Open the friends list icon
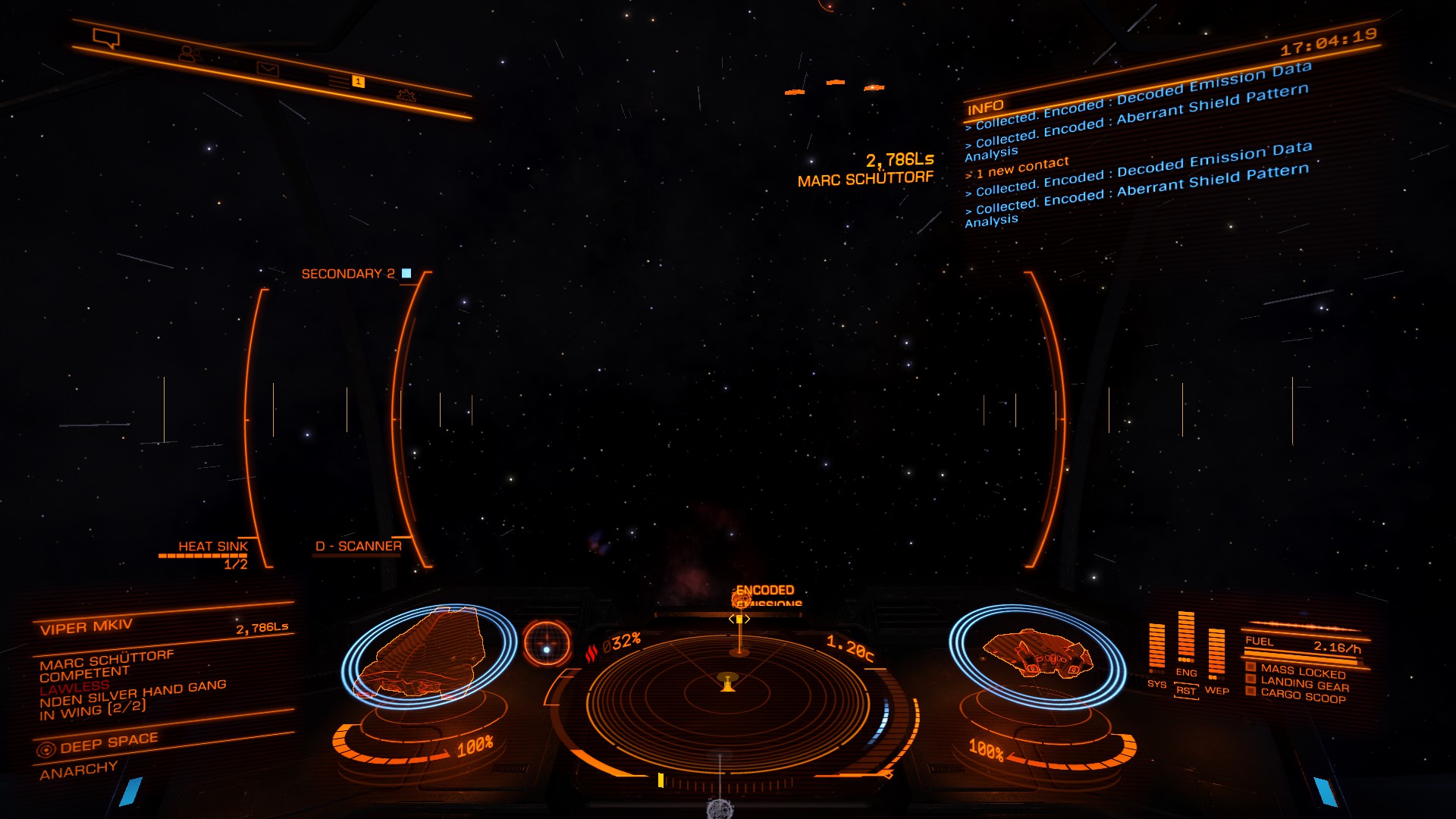 (187, 54)
